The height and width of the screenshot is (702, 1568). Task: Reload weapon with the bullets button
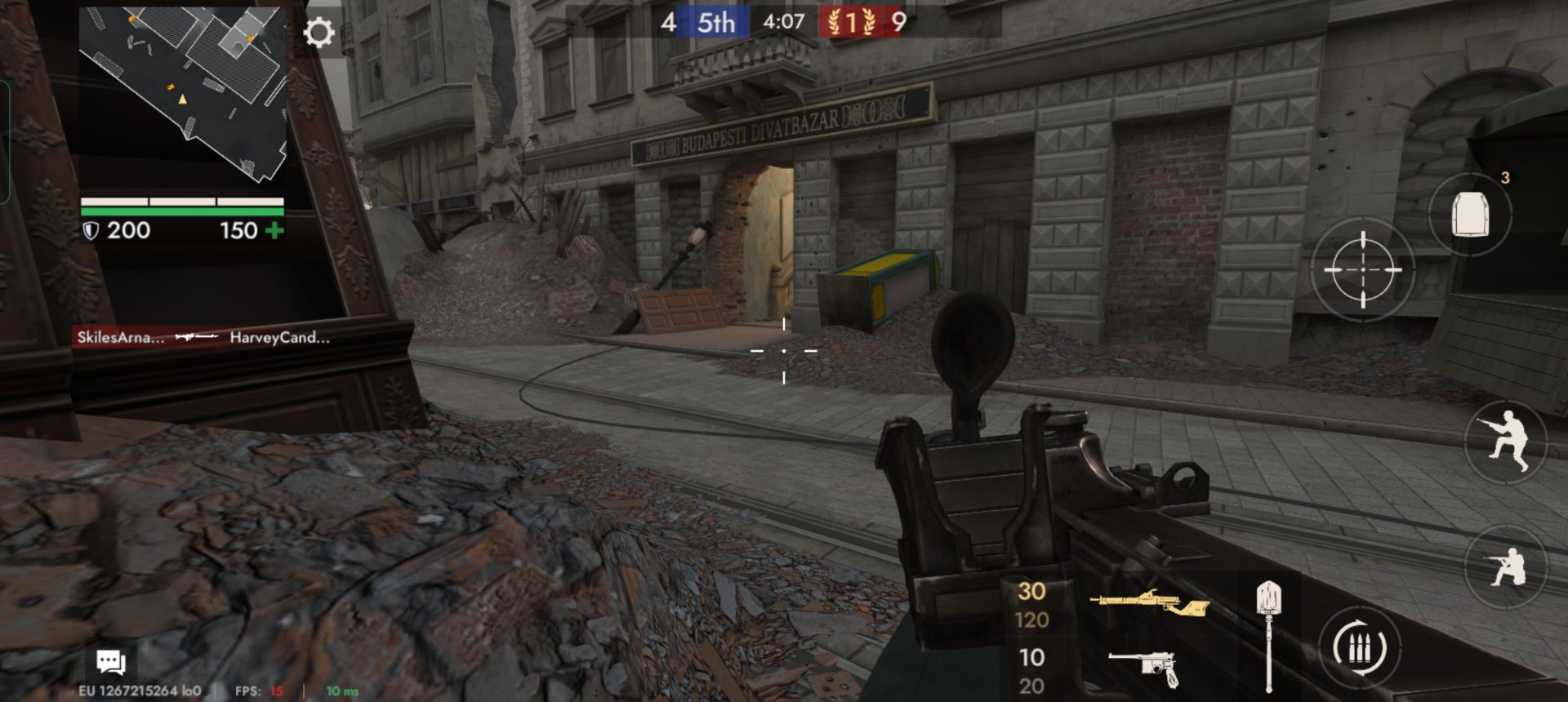tap(1359, 649)
